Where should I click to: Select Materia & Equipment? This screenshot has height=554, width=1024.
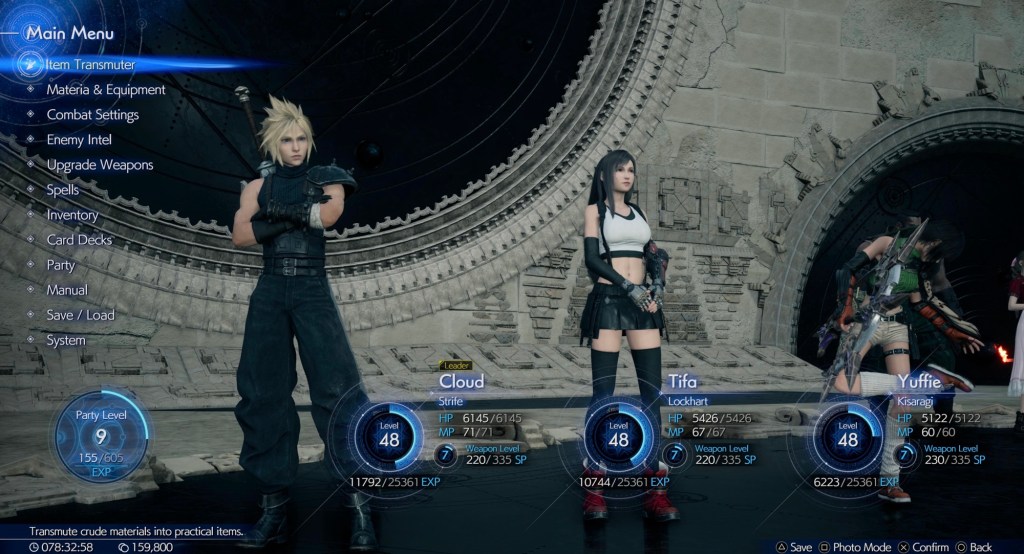coord(105,90)
